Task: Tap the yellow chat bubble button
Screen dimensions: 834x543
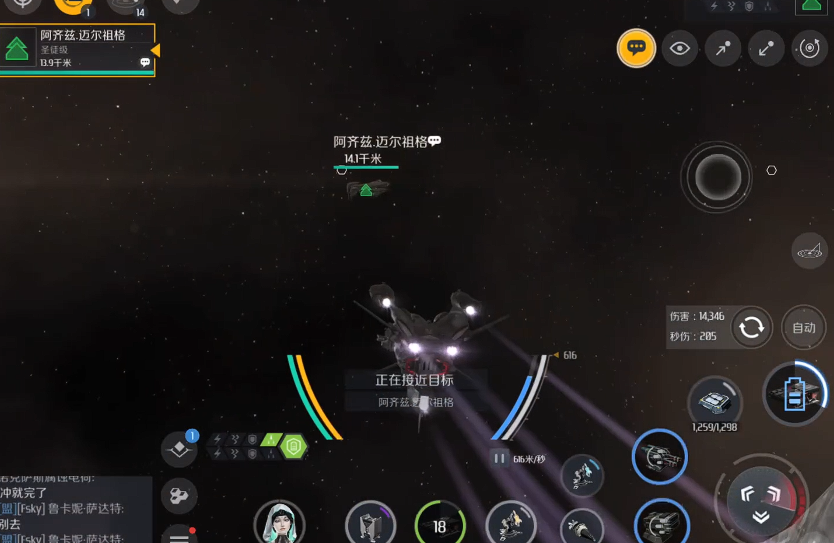Action: [x=637, y=47]
